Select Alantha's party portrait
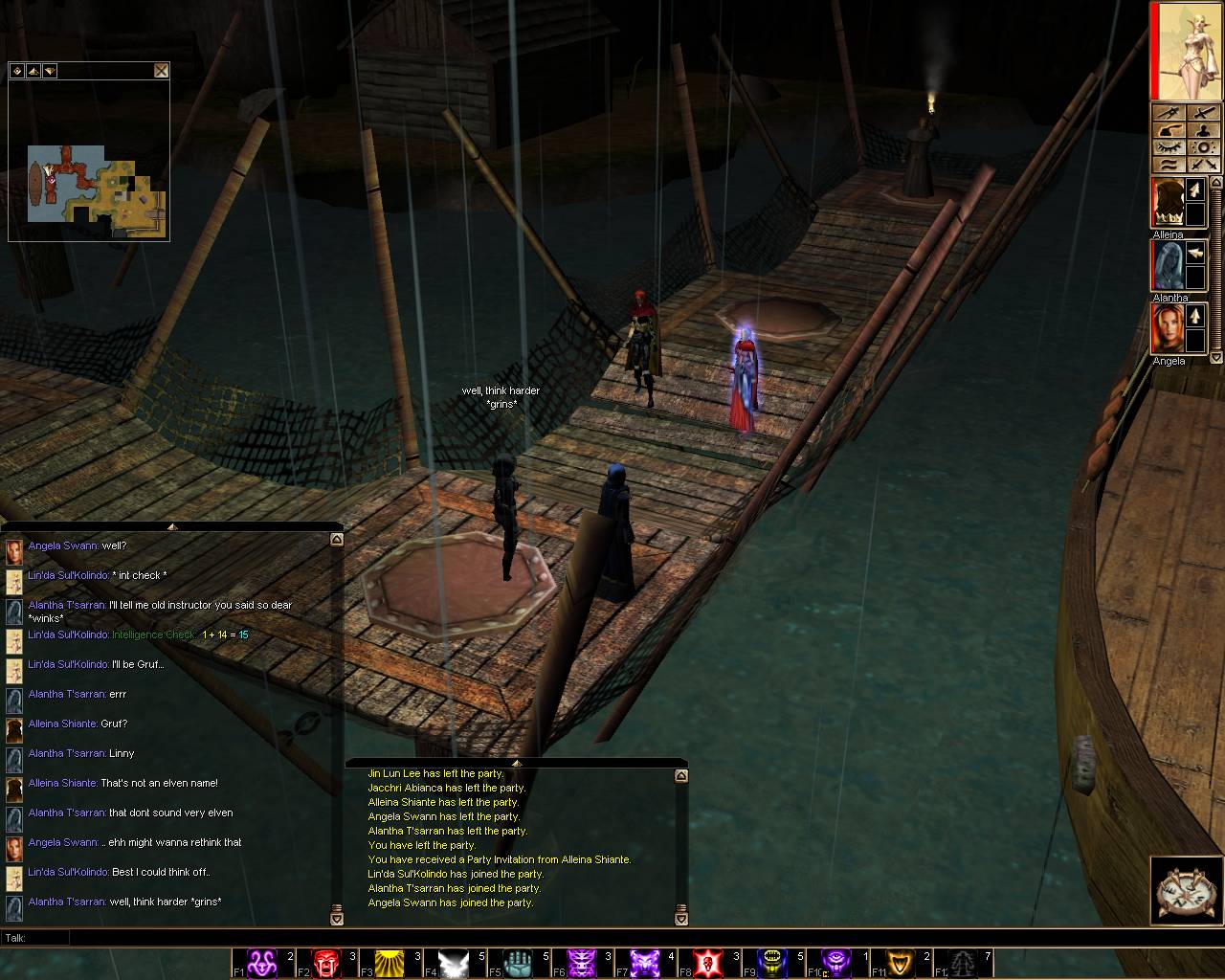The height and width of the screenshot is (980, 1225). pos(1167,266)
